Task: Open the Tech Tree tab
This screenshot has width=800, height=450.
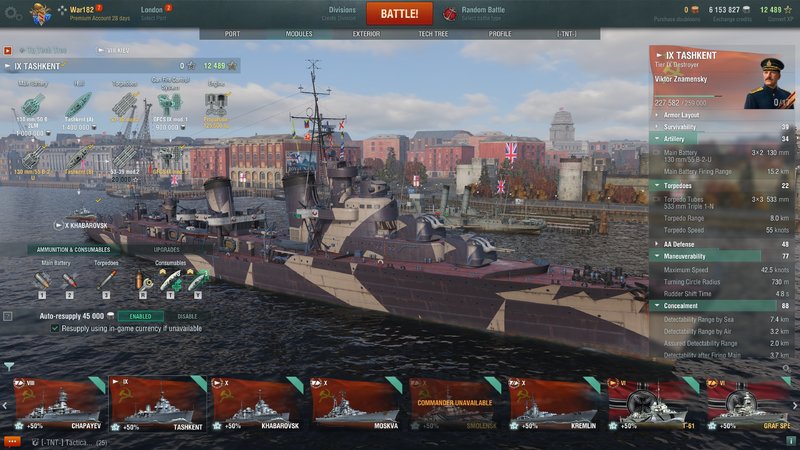Action: pyautogui.click(x=433, y=33)
